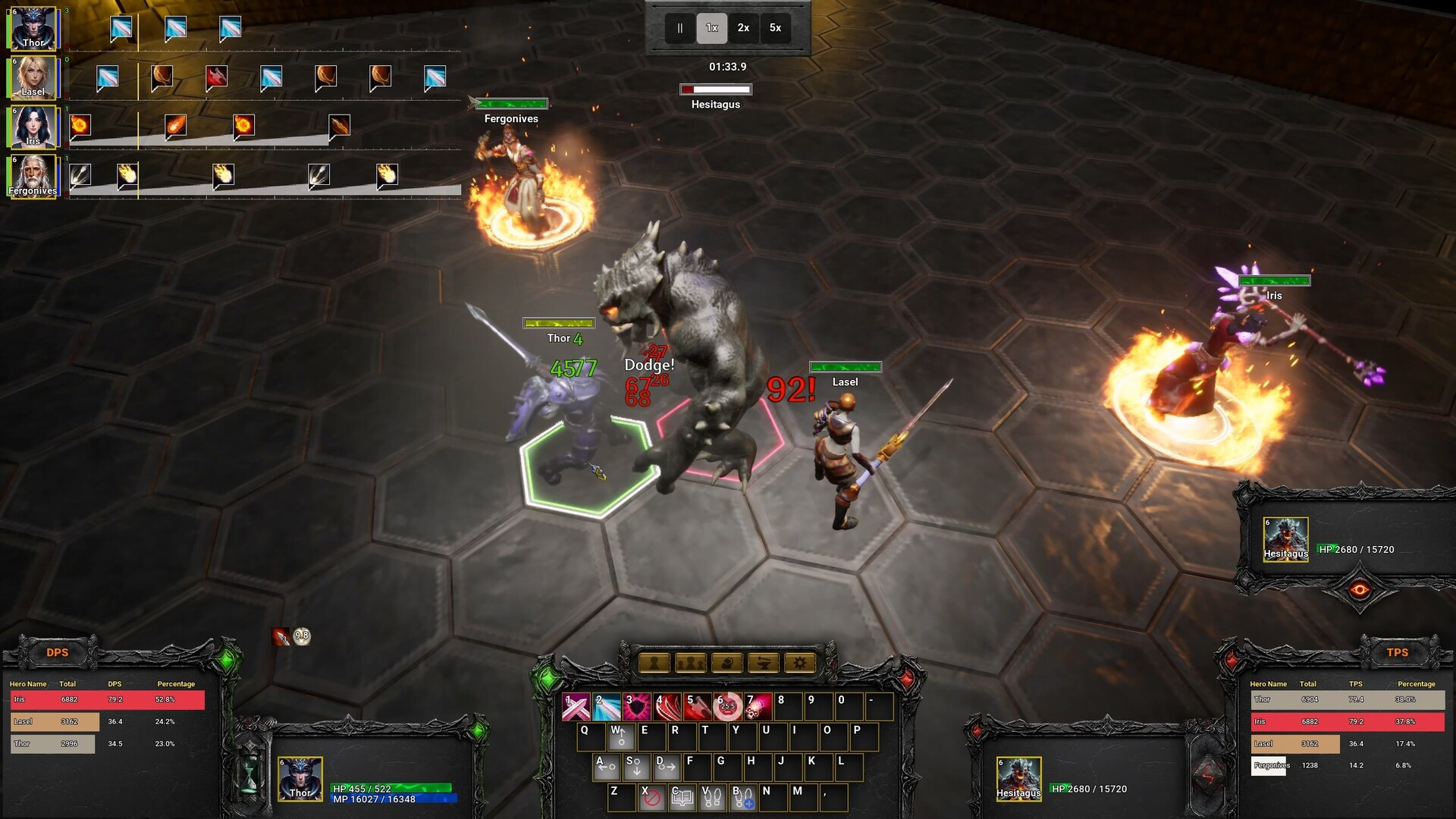Use the red claw slash ability in slot 4

click(x=667, y=707)
